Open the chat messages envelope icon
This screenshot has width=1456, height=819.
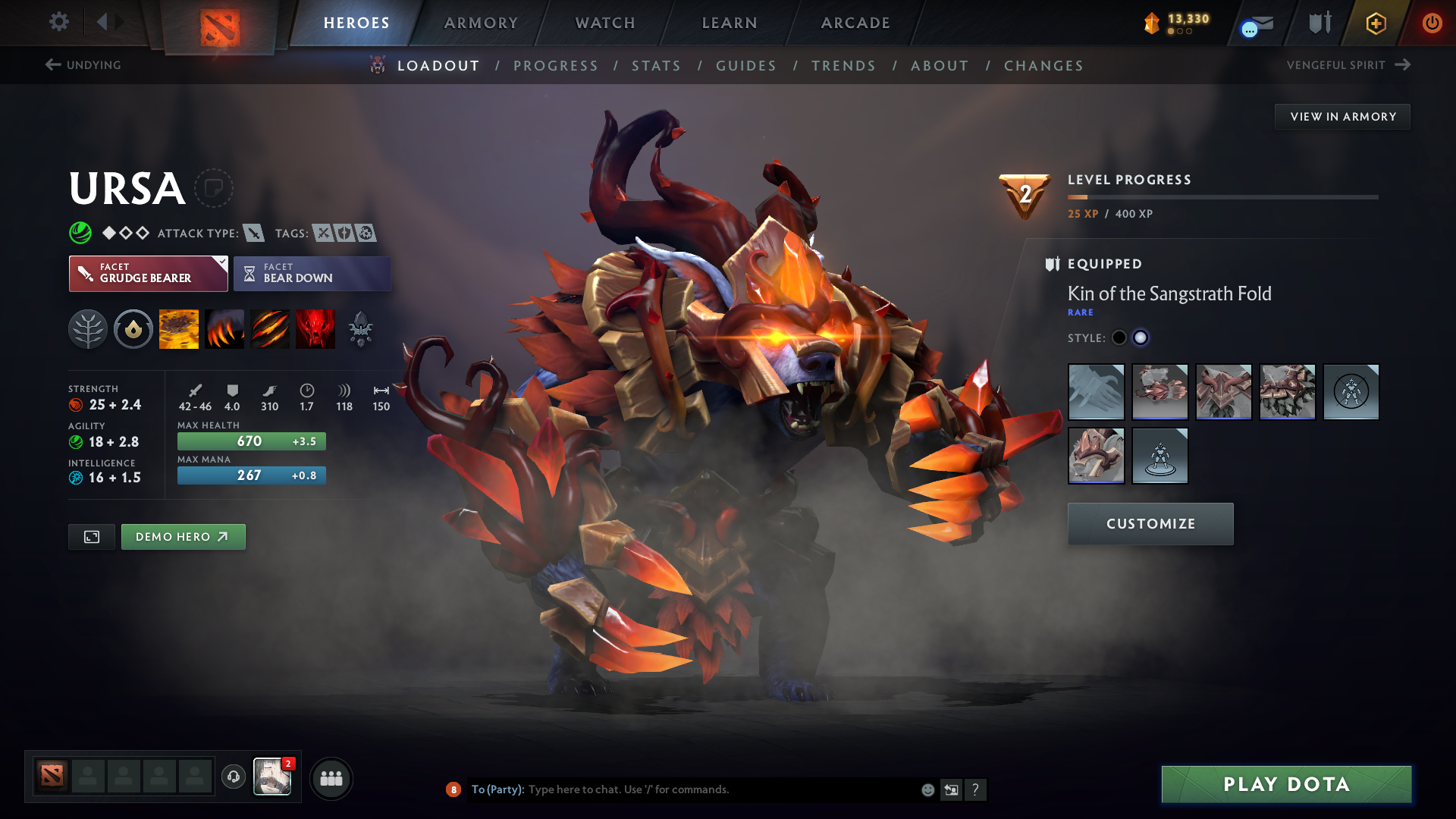(1255, 23)
